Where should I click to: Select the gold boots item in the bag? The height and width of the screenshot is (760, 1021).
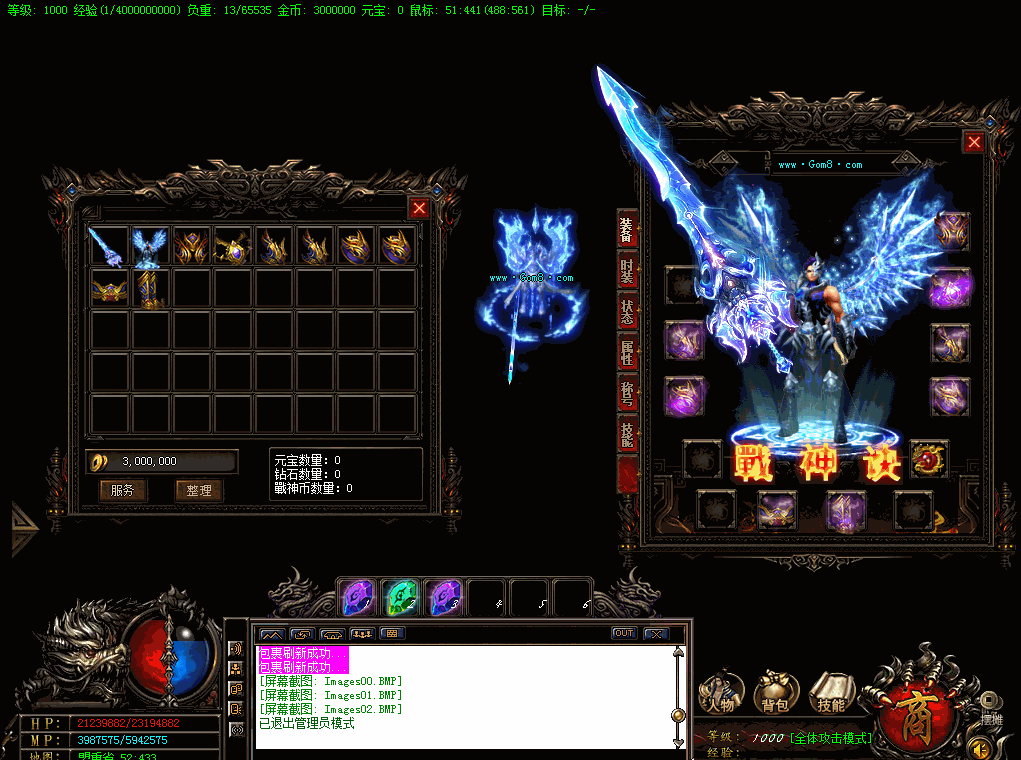click(149, 289)
